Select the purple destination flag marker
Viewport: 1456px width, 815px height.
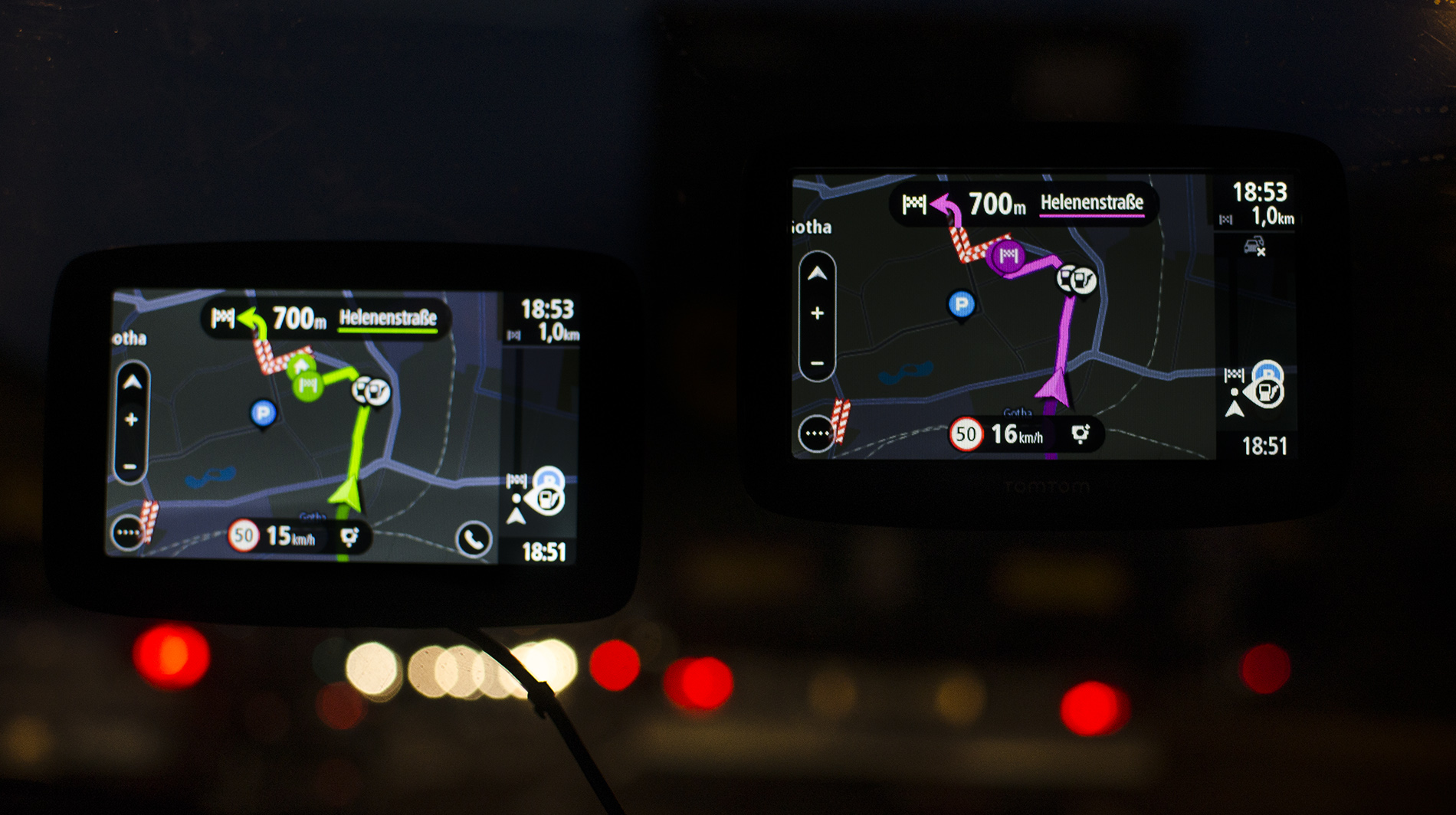(x=1008, y=255)
